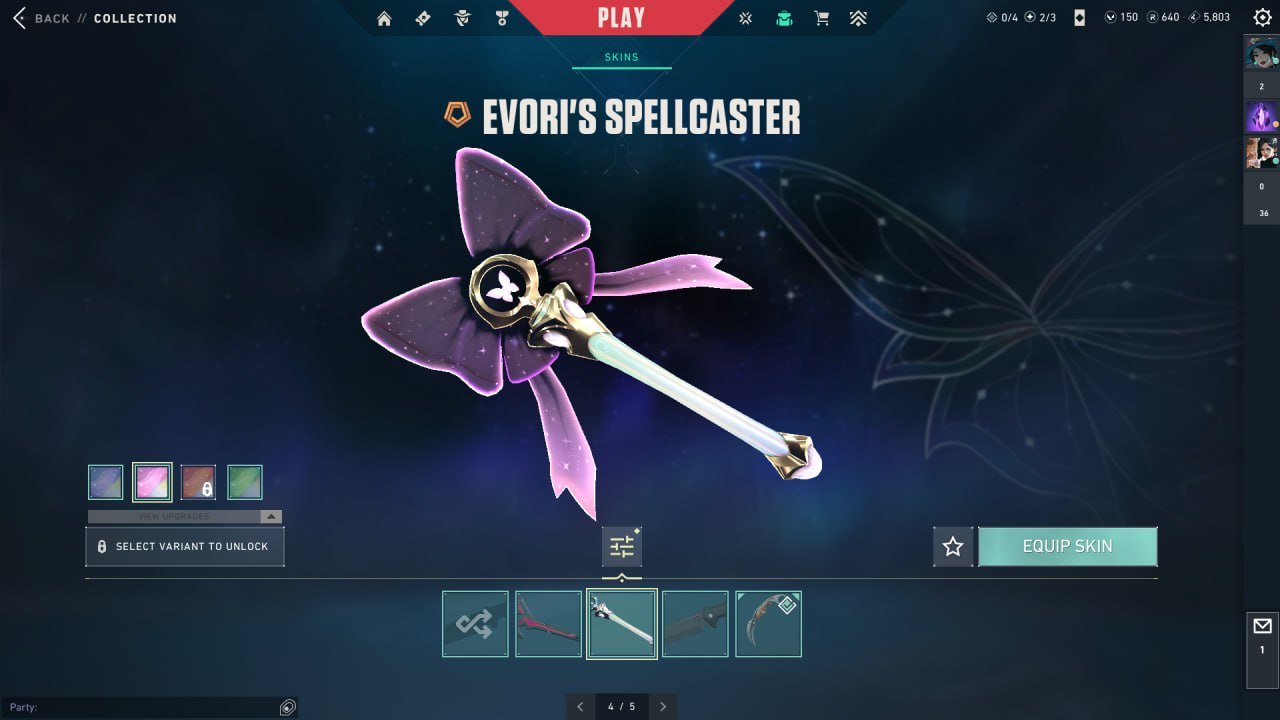This screenshot has height=720, width=1280.
Task: Go to the next skin page arrow
Action: 662,706
